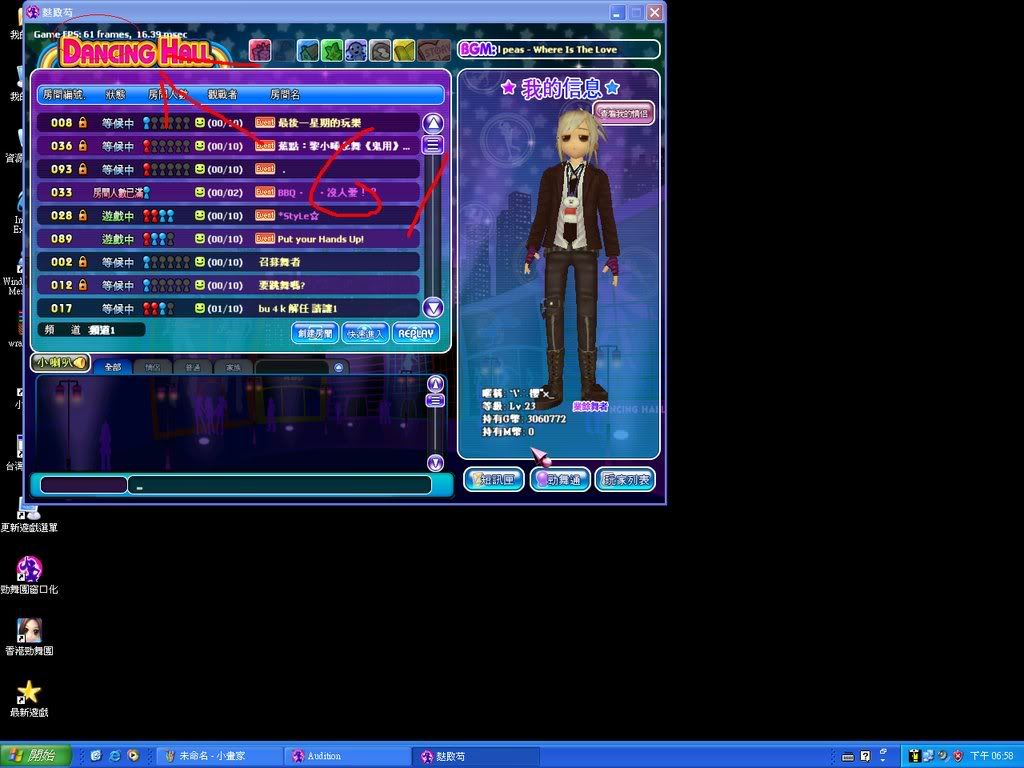Enter room 017 with one spectator

228,309
